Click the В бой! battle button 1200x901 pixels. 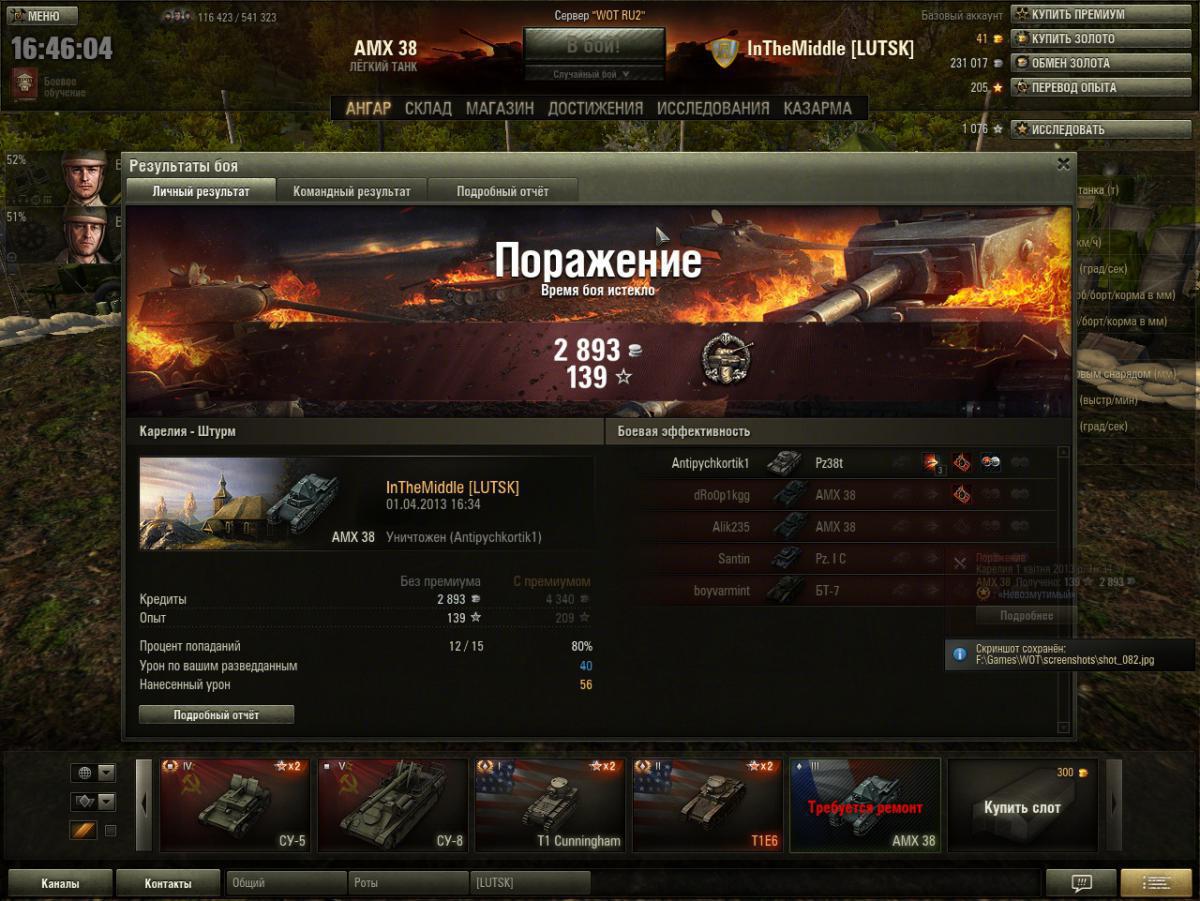594,46
